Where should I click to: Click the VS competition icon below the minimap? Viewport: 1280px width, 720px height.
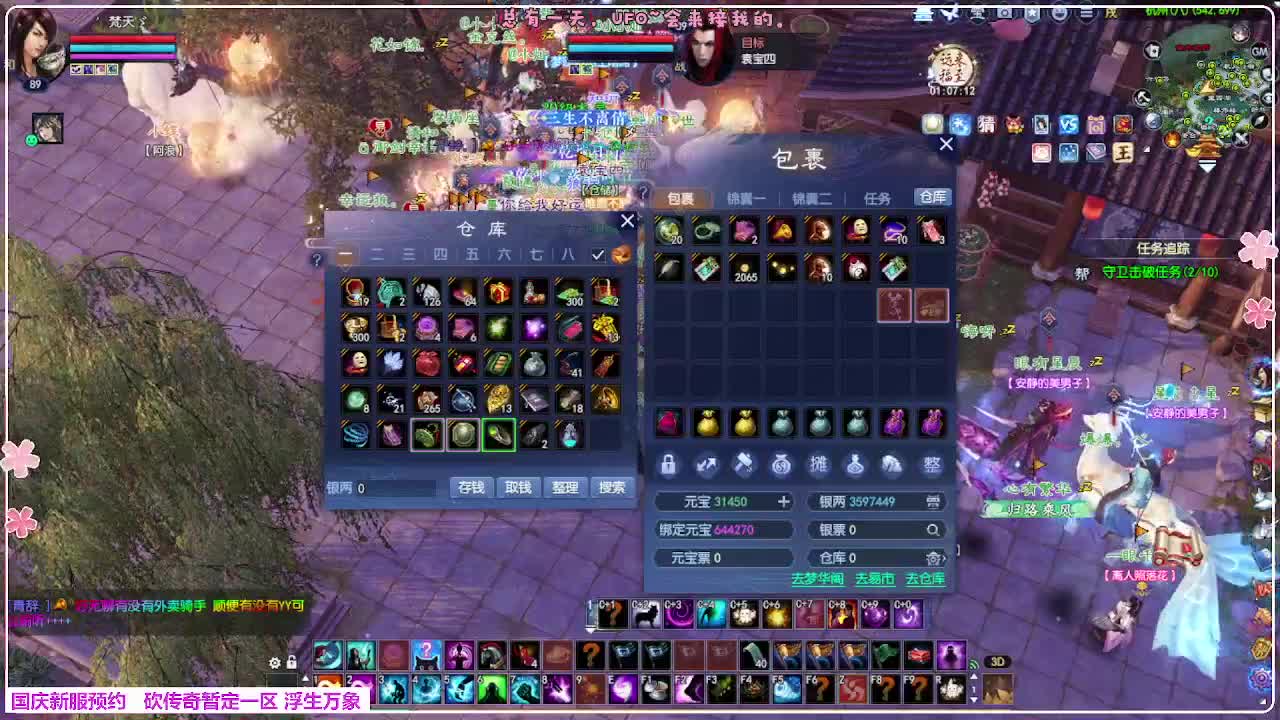coord(1070,125)
